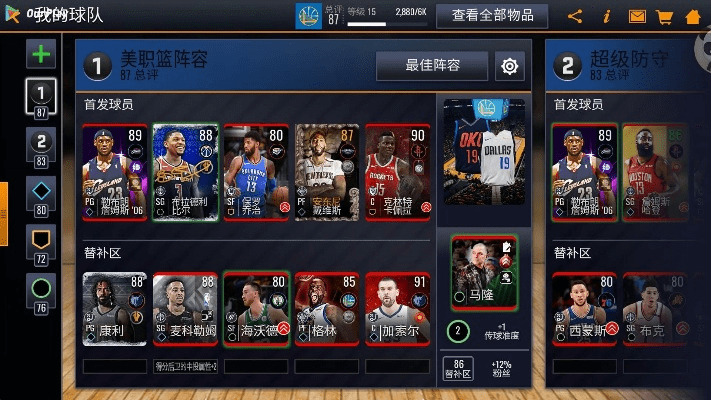This screenshot has height=400, width=711.
Task: Switch to the diamond lineup tab rated 80
Action: 41,195
